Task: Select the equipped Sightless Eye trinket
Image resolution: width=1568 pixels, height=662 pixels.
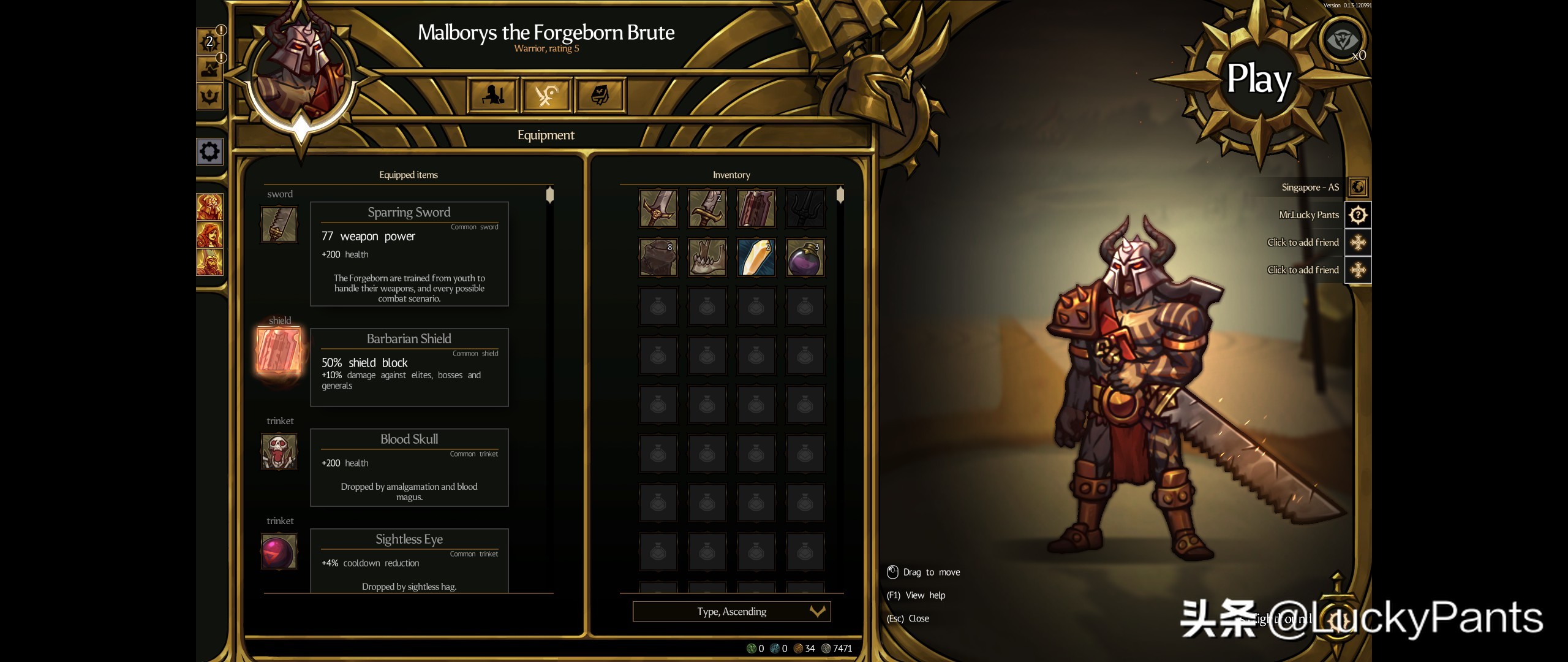Action: tap(279, 551)
